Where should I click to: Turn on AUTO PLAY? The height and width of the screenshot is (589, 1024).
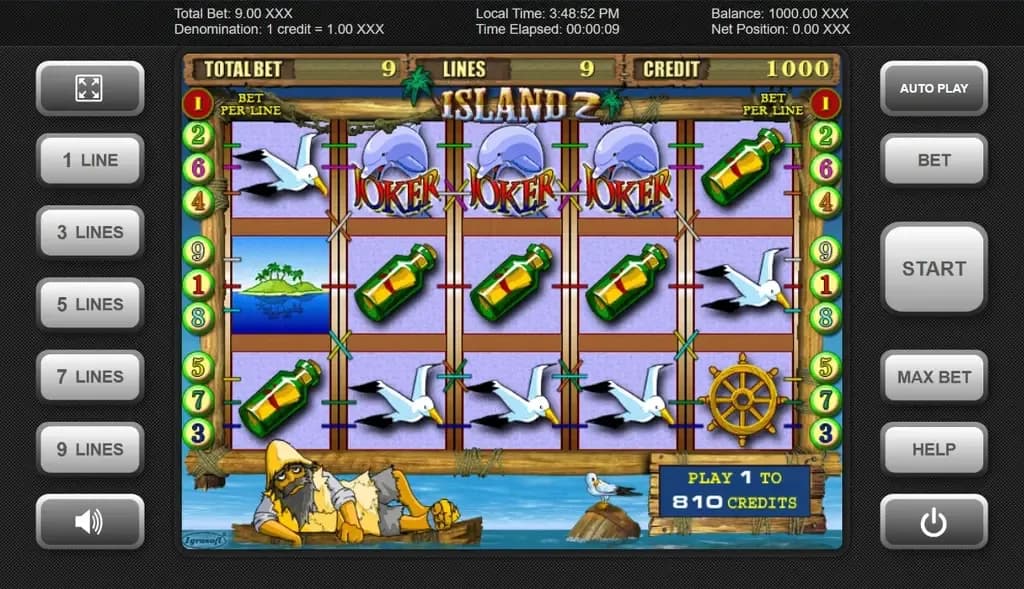coord(933,88)
